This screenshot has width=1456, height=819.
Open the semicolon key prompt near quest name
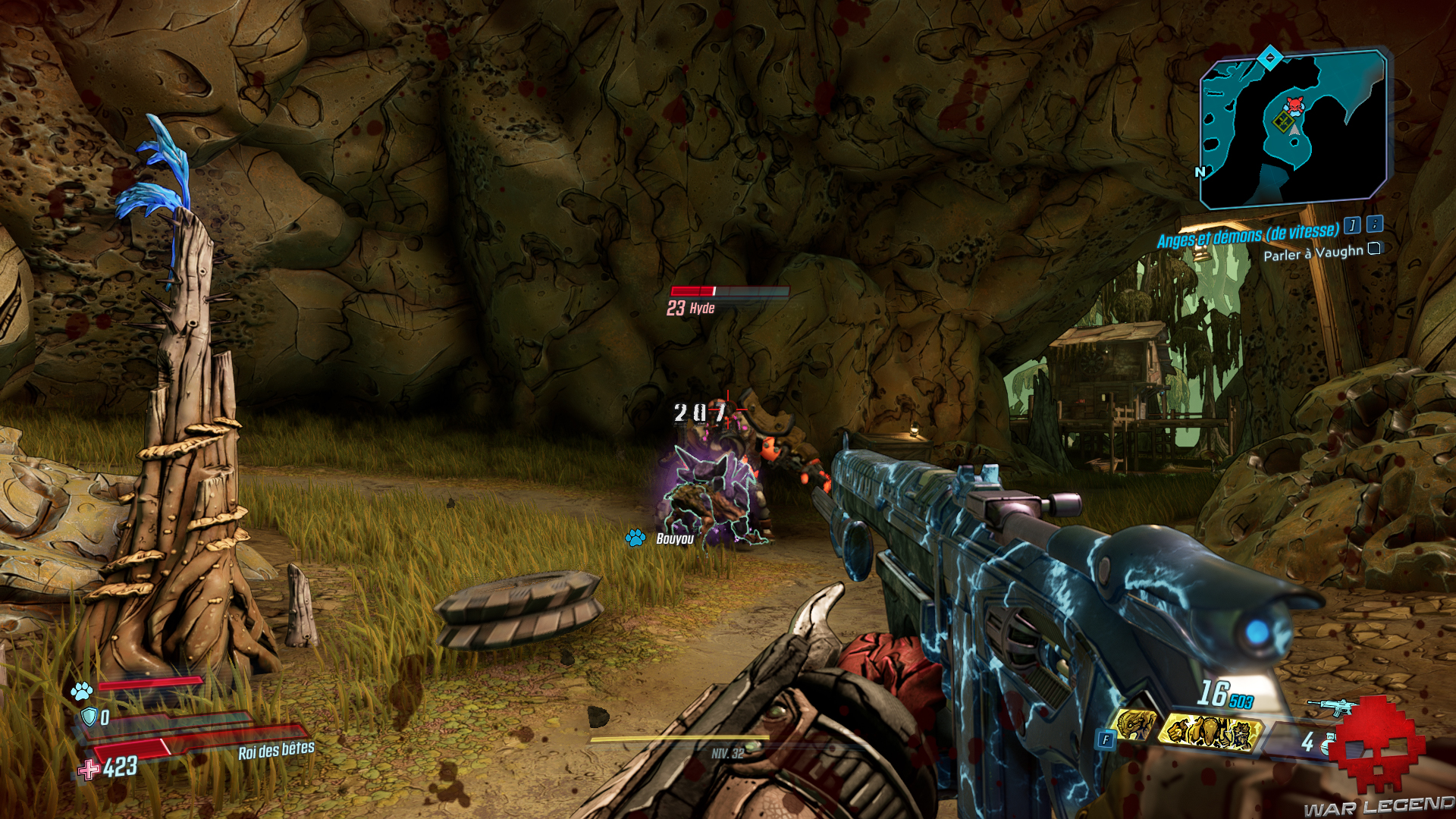click(1375, 226)
